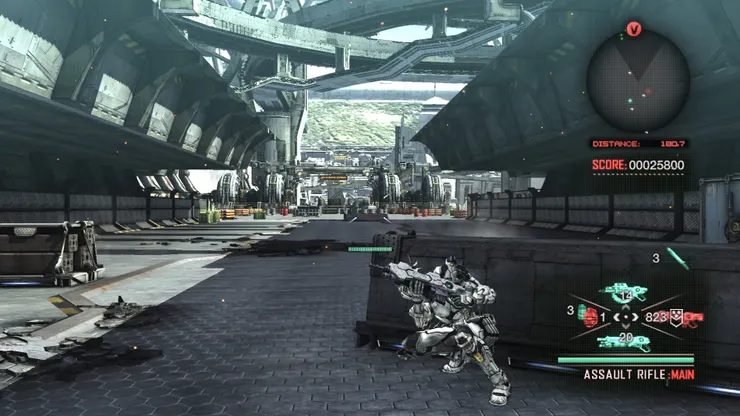Choose the green weapon in the top slot

click(x=626, y=293)
